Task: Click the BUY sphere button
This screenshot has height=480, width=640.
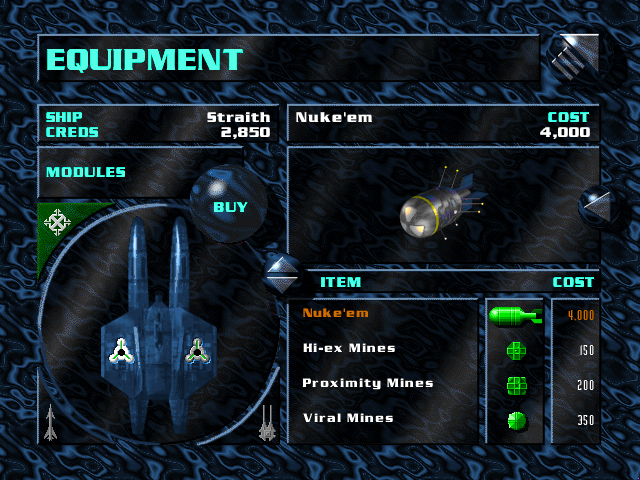Action: (x=230, y=207)
